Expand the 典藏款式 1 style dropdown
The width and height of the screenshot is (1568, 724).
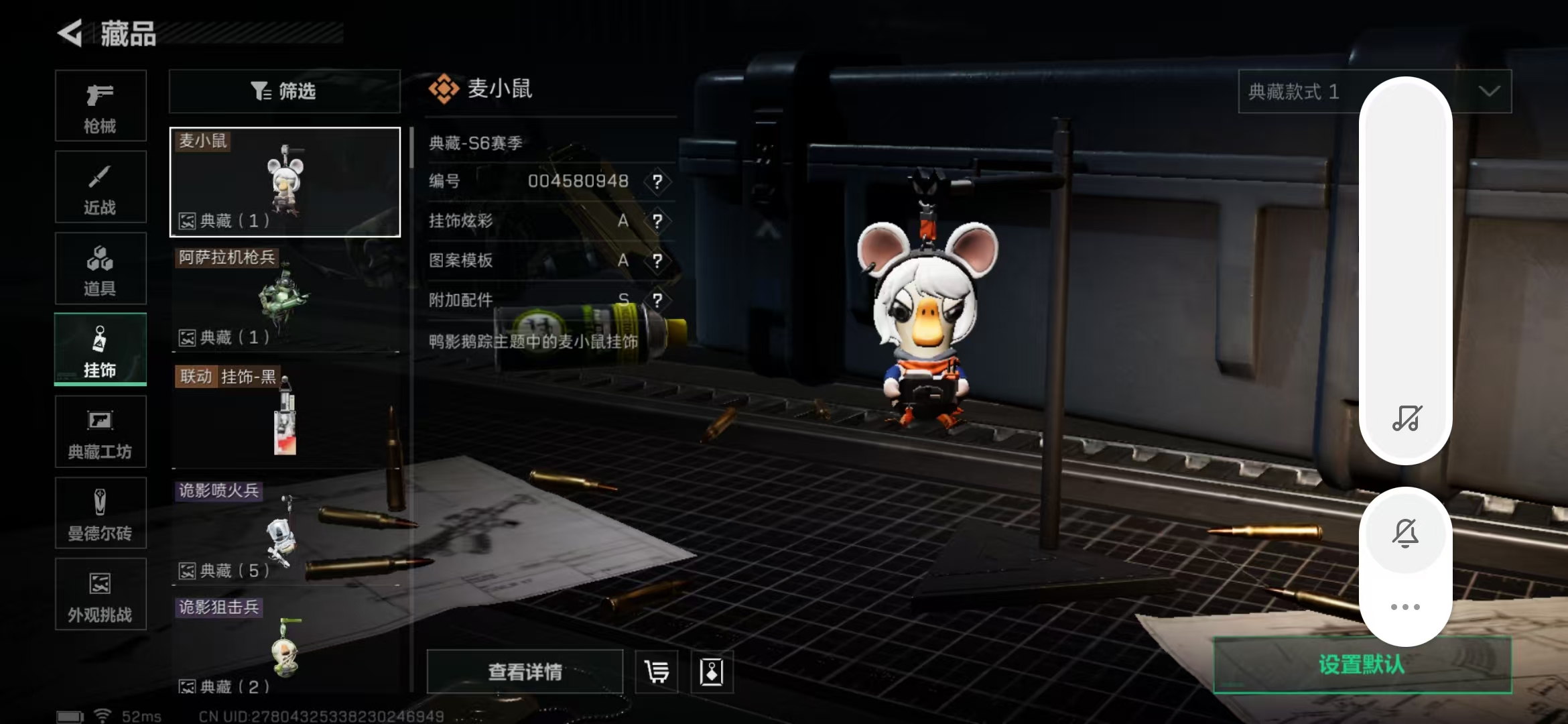click(x=1489, y=91)
